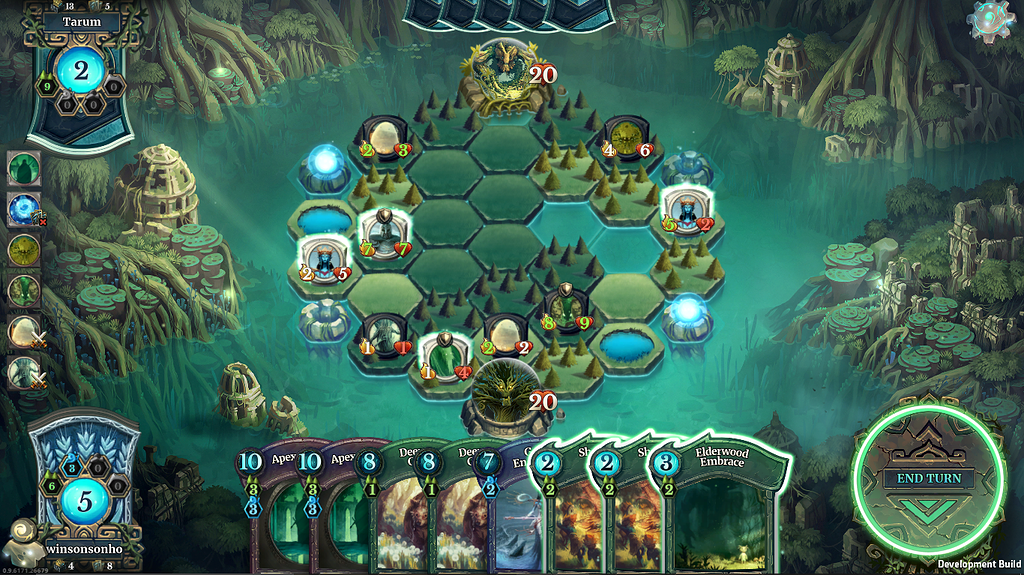Open the settings gear menu
The width and height of the screenshot is (1024, 575).
pos(992,21)
